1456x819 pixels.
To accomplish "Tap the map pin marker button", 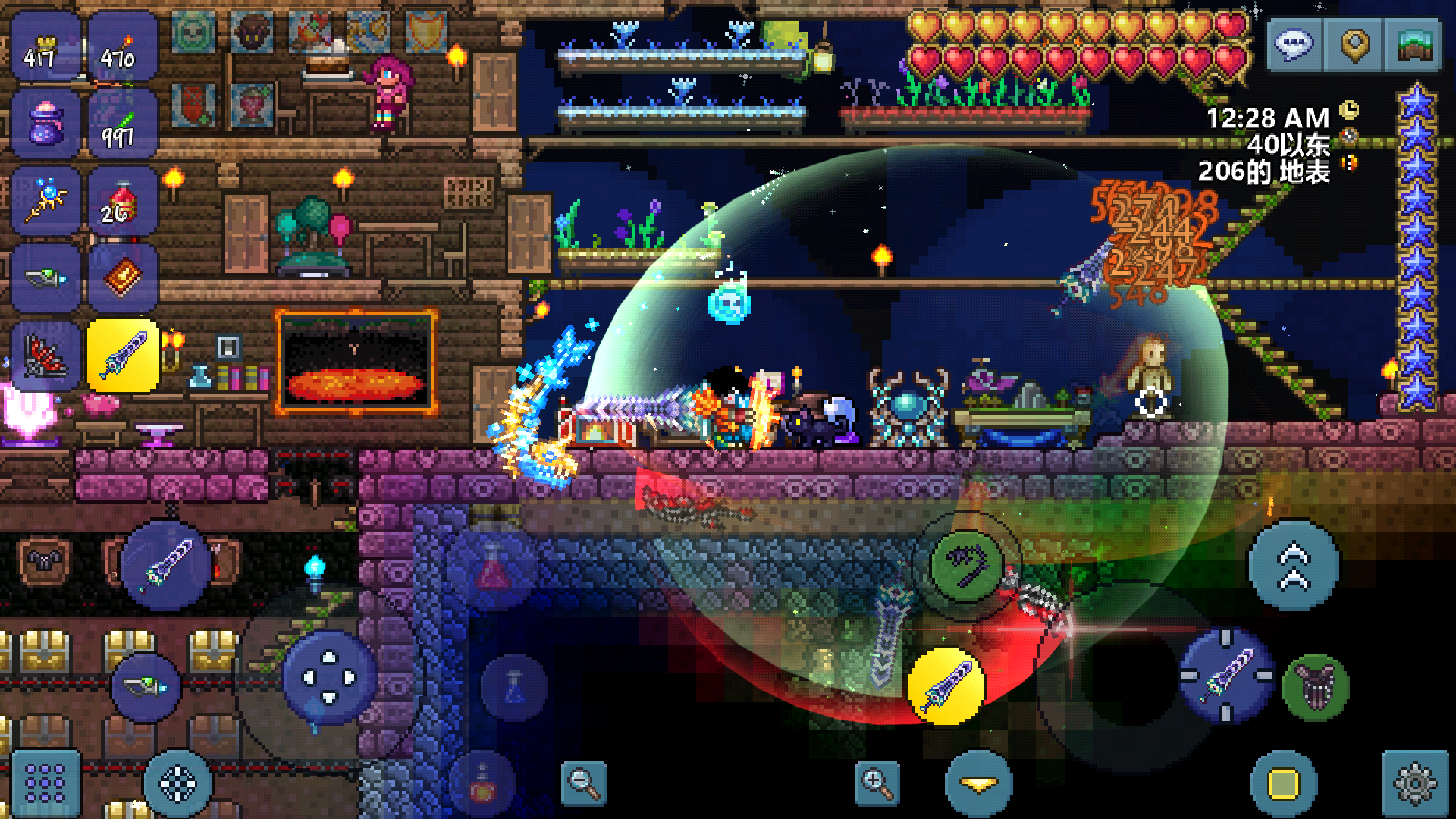I will pyautogui.click(x=1354, y=45).
